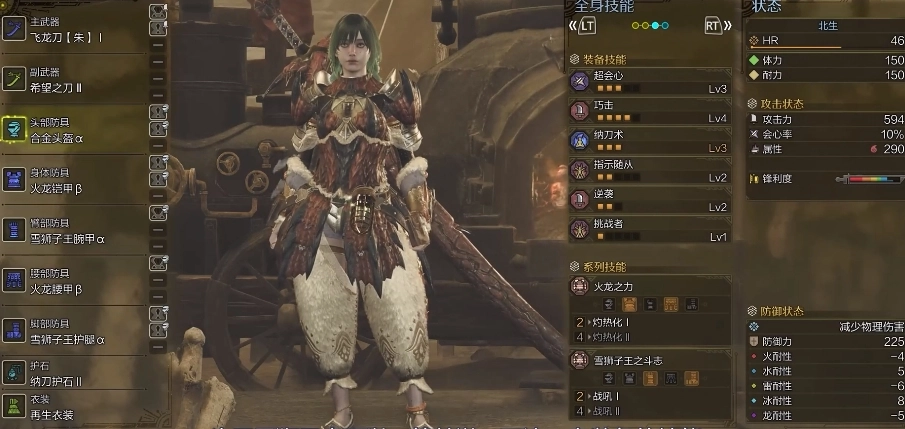The image size is (905, 429).
Task: Select the 逆袭 skill row
Action: coord(648,200)
